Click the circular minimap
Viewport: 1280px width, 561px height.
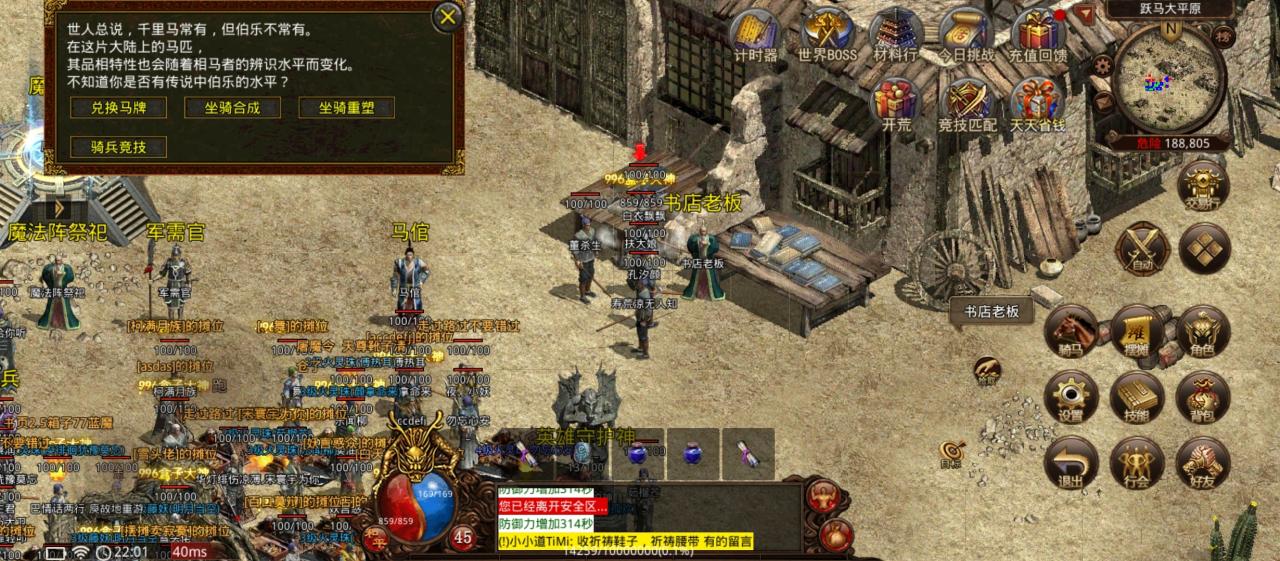[1169, 77]
